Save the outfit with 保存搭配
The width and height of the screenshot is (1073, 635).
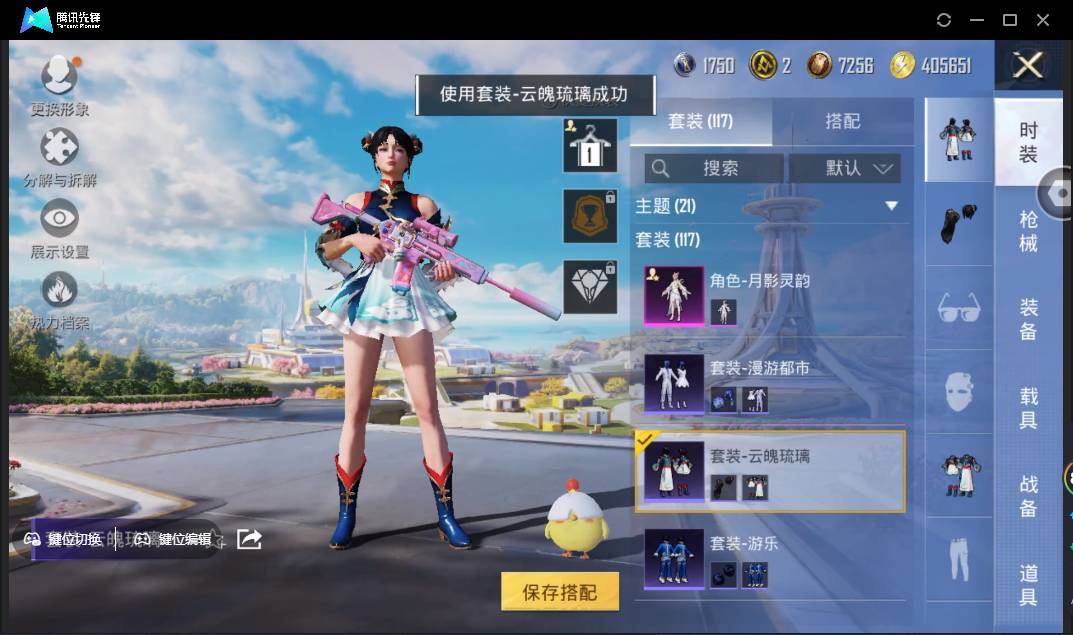pyautogui.click(x=560, y=592)
